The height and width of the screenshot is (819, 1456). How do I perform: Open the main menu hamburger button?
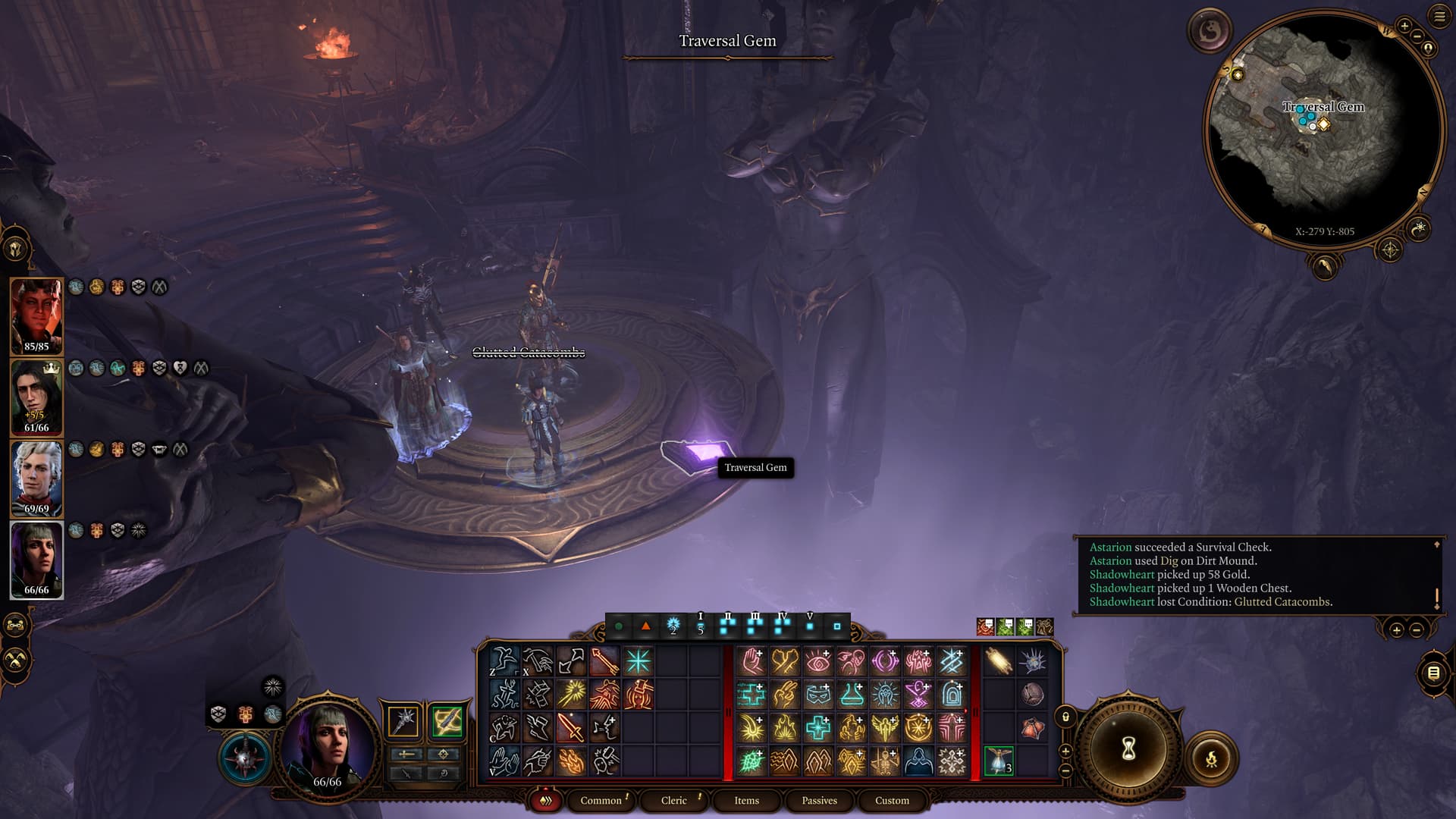(x=1439, y=17)
